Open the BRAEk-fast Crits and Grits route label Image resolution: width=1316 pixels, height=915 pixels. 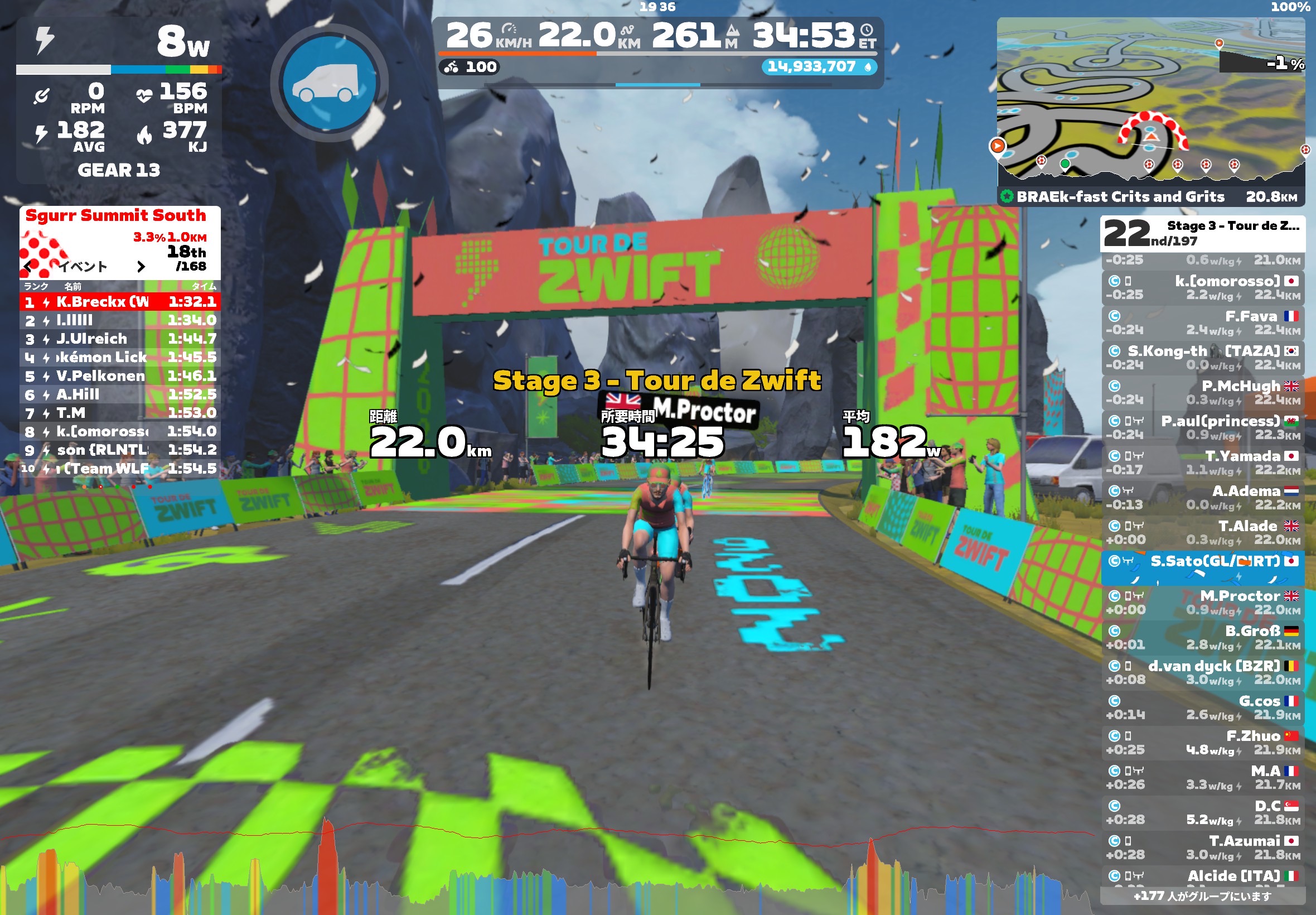[x=1120, y=196]
